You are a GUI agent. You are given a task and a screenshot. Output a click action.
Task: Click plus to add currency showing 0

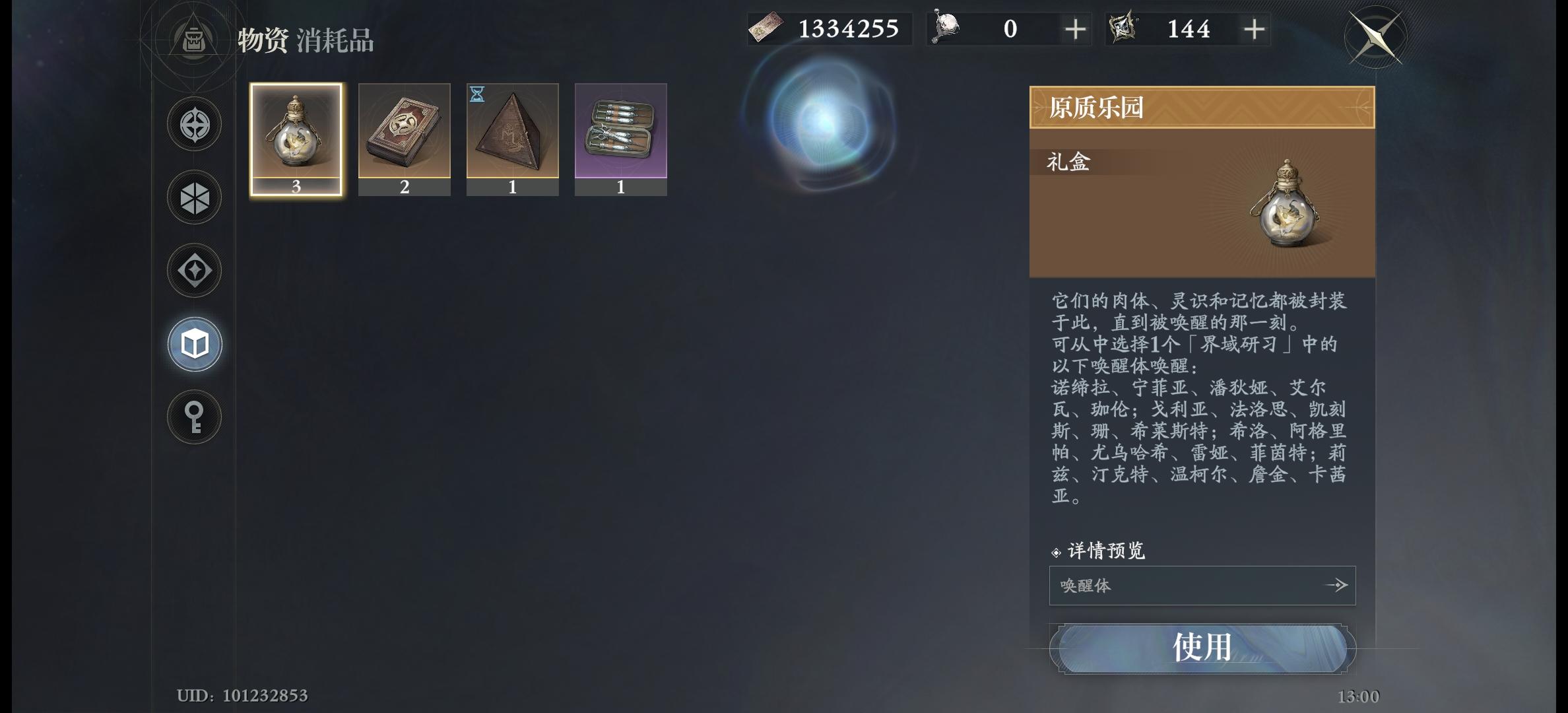(1076, 28)
